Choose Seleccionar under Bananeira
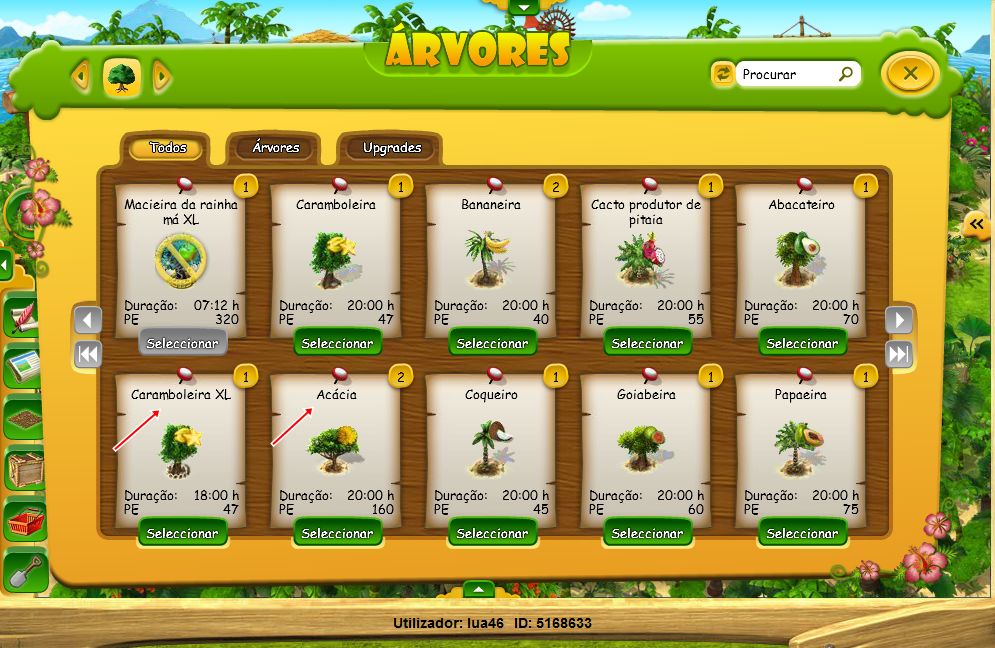The height and width of the screenshot is (648, 995). [492, 343]
